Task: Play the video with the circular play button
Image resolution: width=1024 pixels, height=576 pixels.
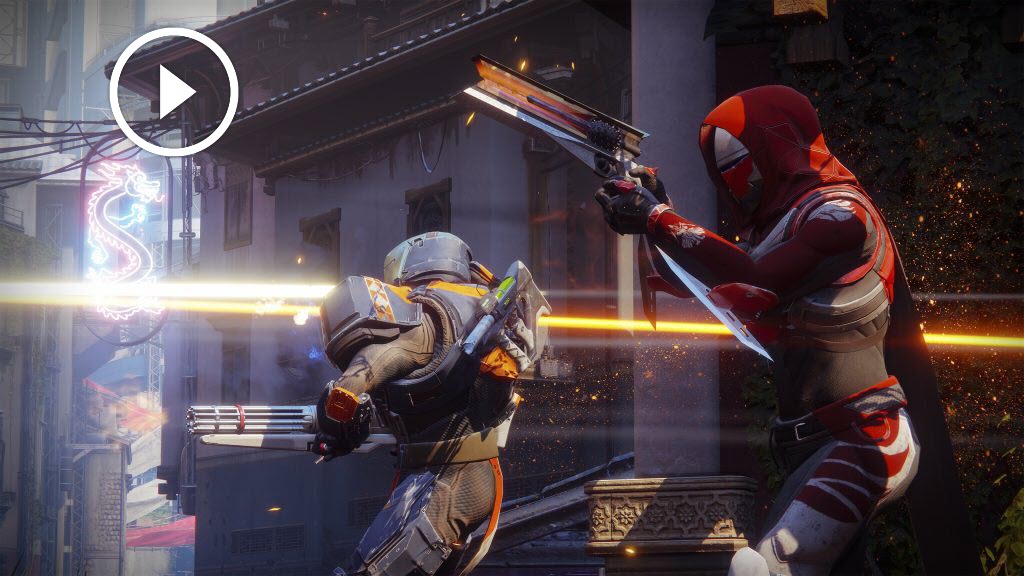Action: coord(174,92)
